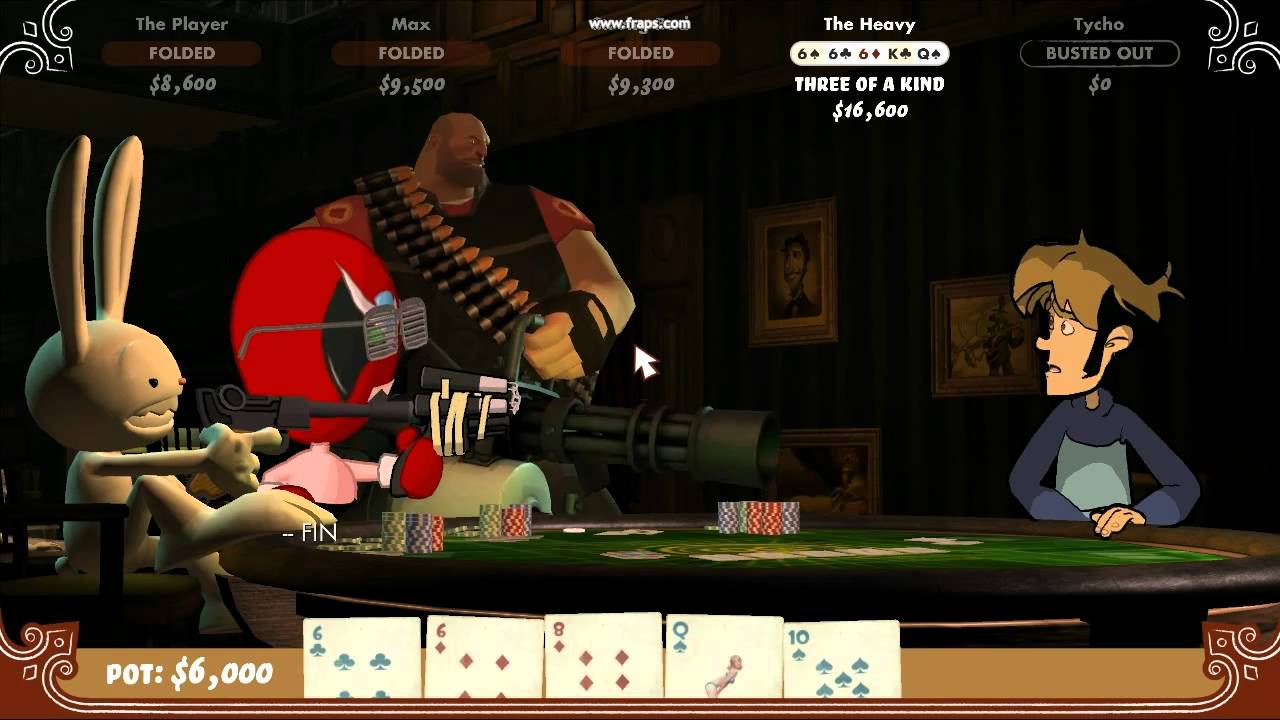1280x720 pixels.
Task: Click the Queen of spades card icon
Action: coord(927,52)
